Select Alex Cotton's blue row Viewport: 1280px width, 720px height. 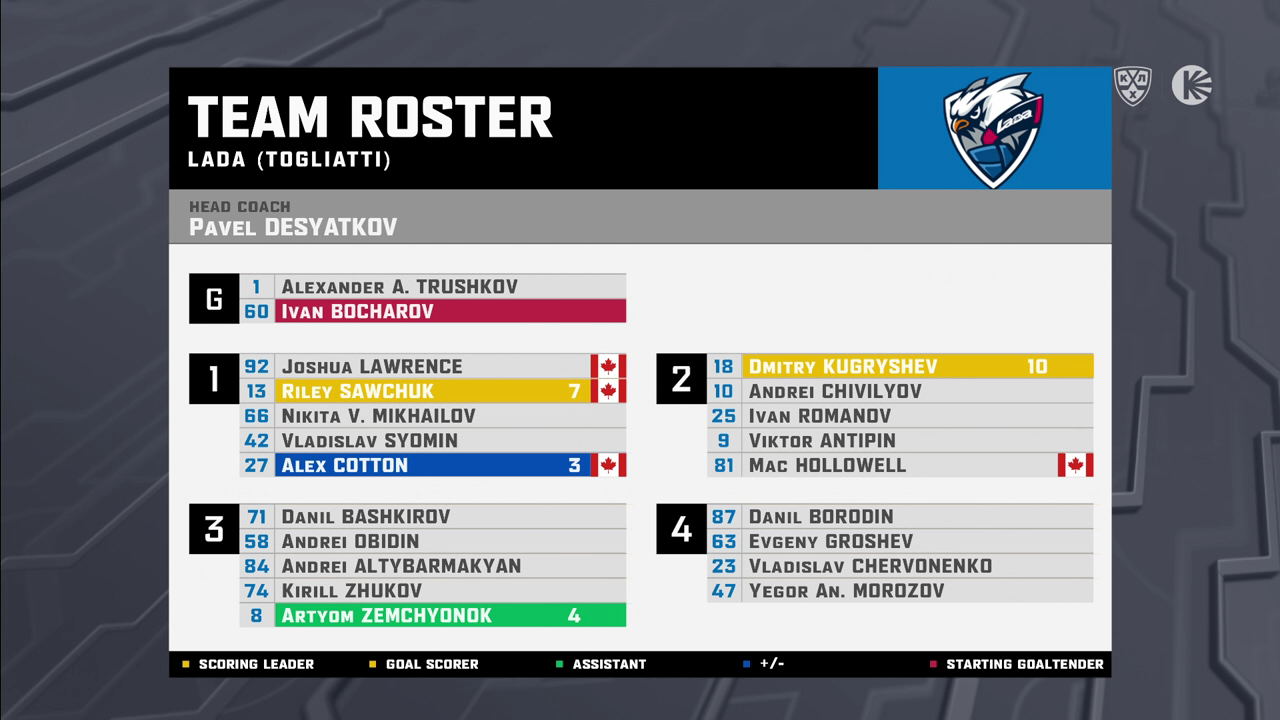pyautogui.click(x=432, y=465)
